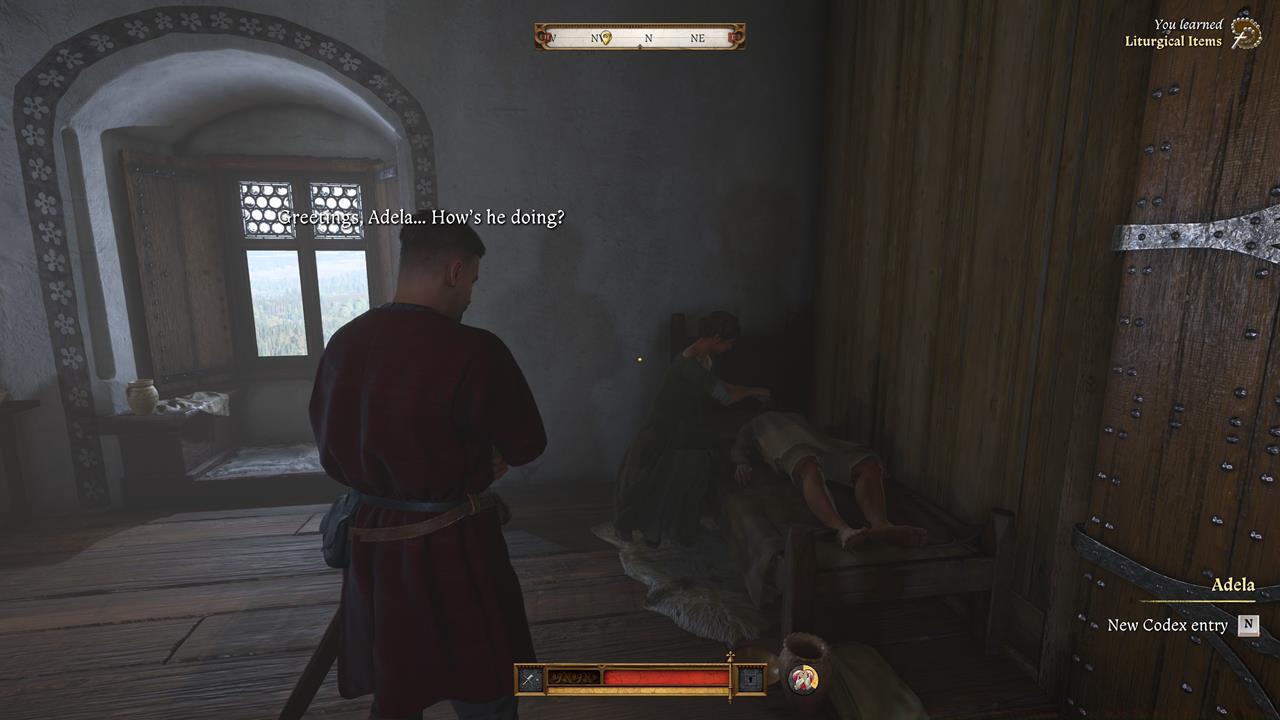
Task: Click the white interaction dot in the room
Action: [x=638, y=361]
